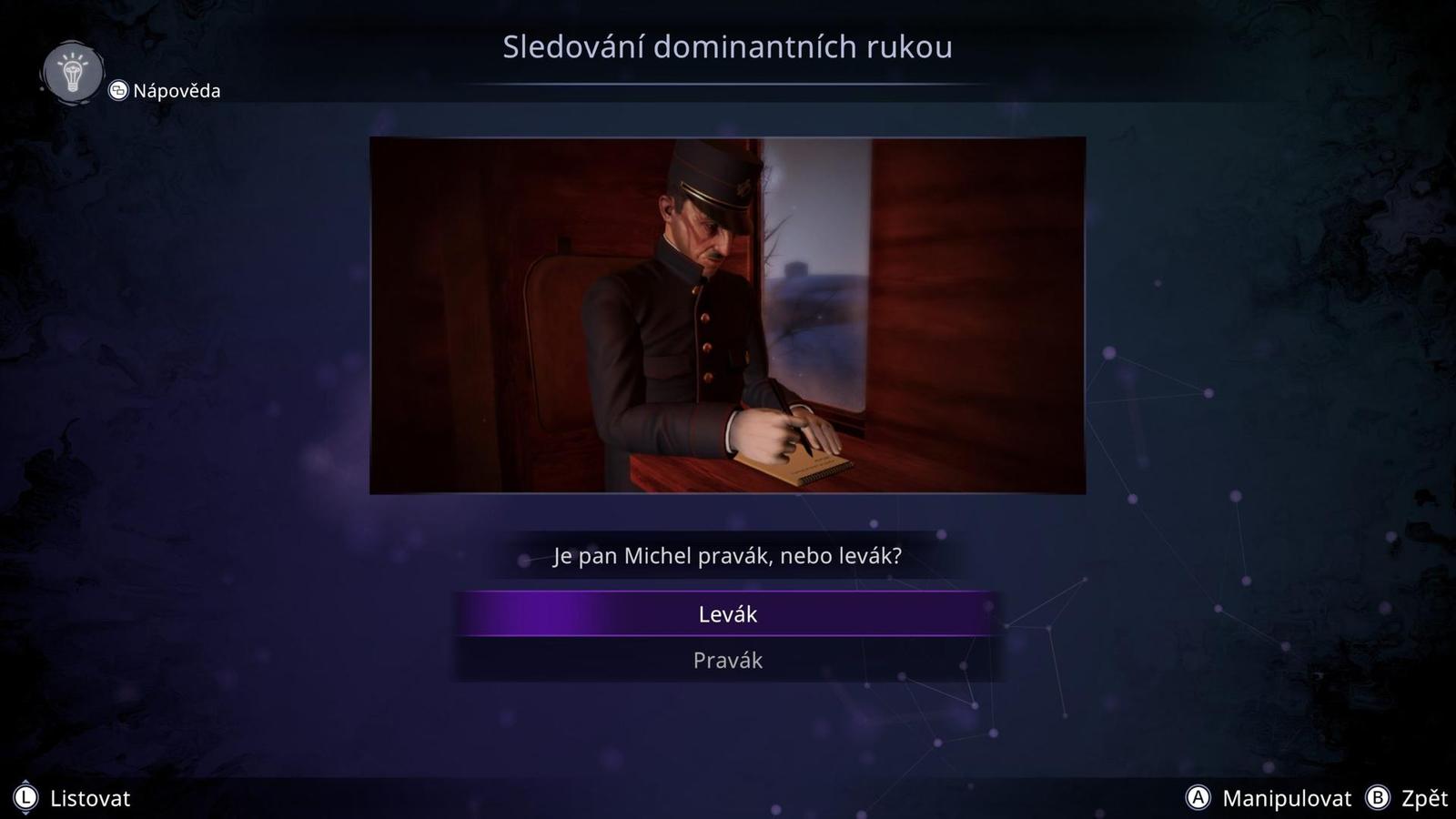Click the purple highlight bar on Levák

click(727, 614)
